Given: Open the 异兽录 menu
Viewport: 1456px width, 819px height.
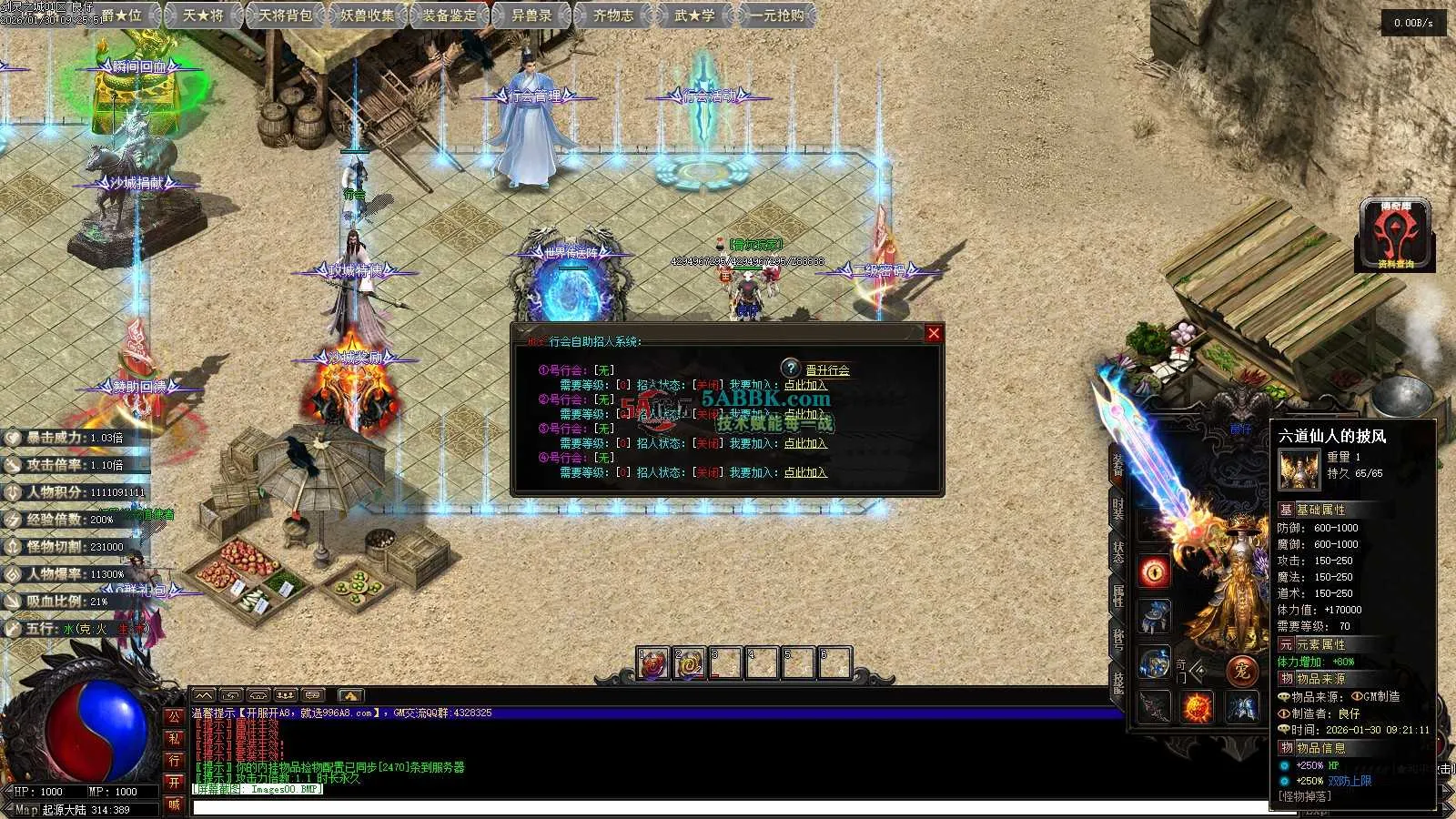Looking at the screenshot, I should [531, 15].
